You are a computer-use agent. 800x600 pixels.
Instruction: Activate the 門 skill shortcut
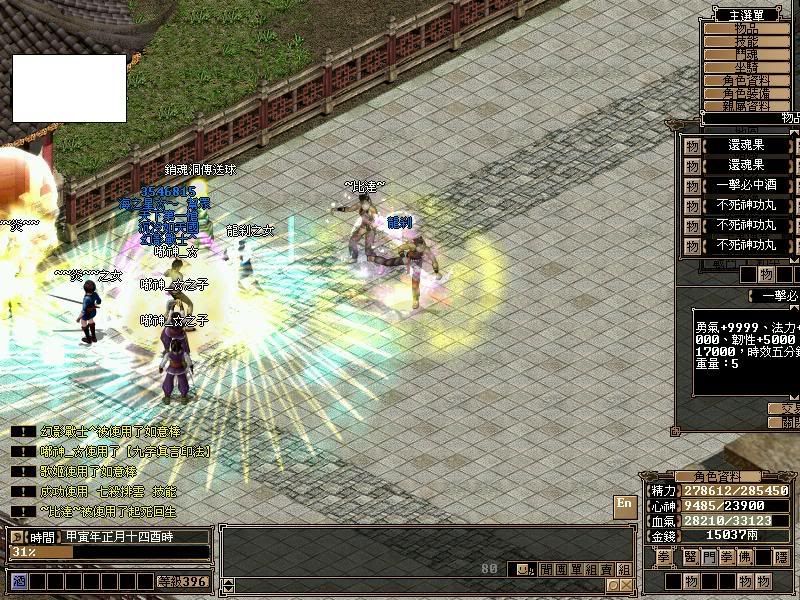point(708,557)
